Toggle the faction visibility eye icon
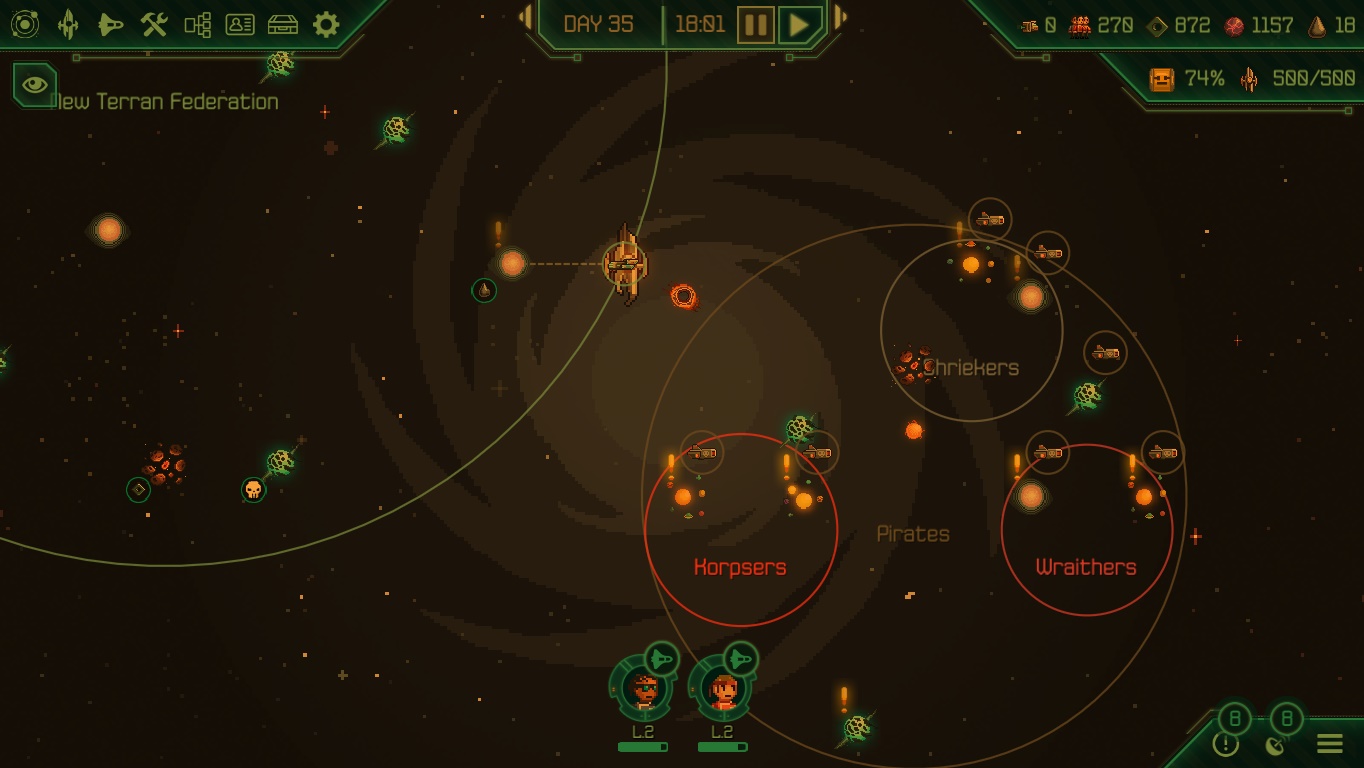 33,85
